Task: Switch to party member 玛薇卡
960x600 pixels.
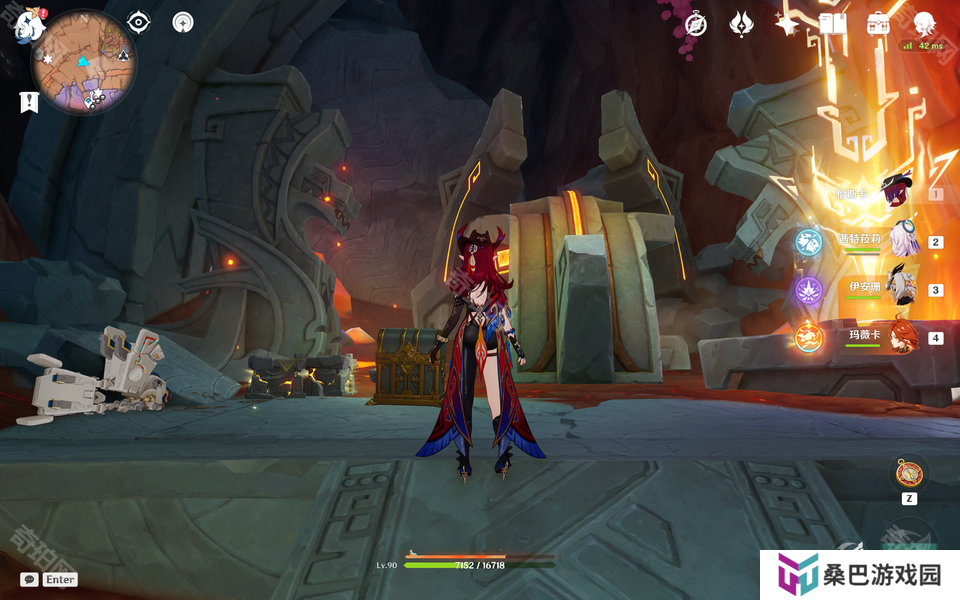Action: point(903,337)
